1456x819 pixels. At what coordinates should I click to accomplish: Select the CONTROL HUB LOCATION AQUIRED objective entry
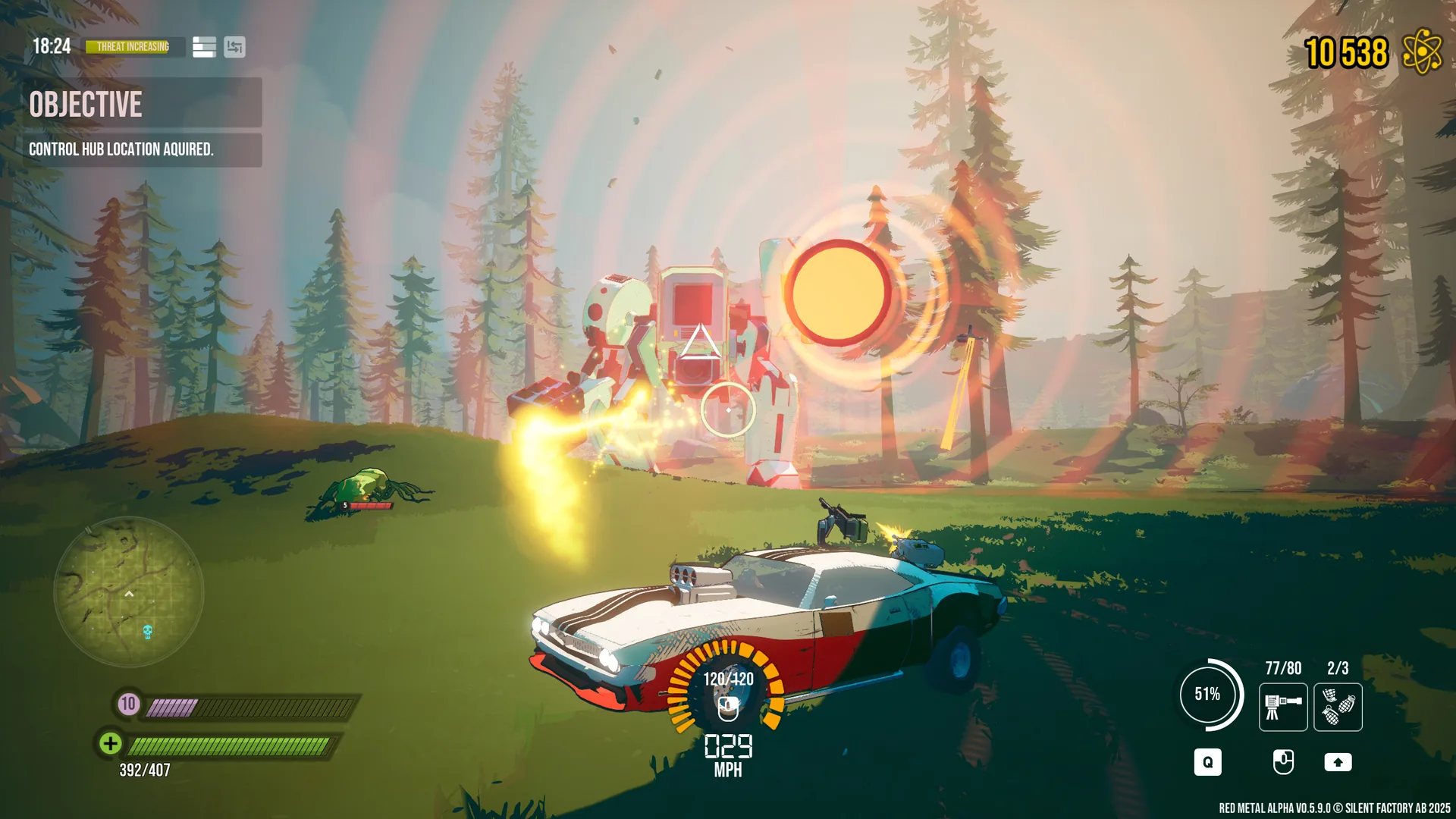121,149
